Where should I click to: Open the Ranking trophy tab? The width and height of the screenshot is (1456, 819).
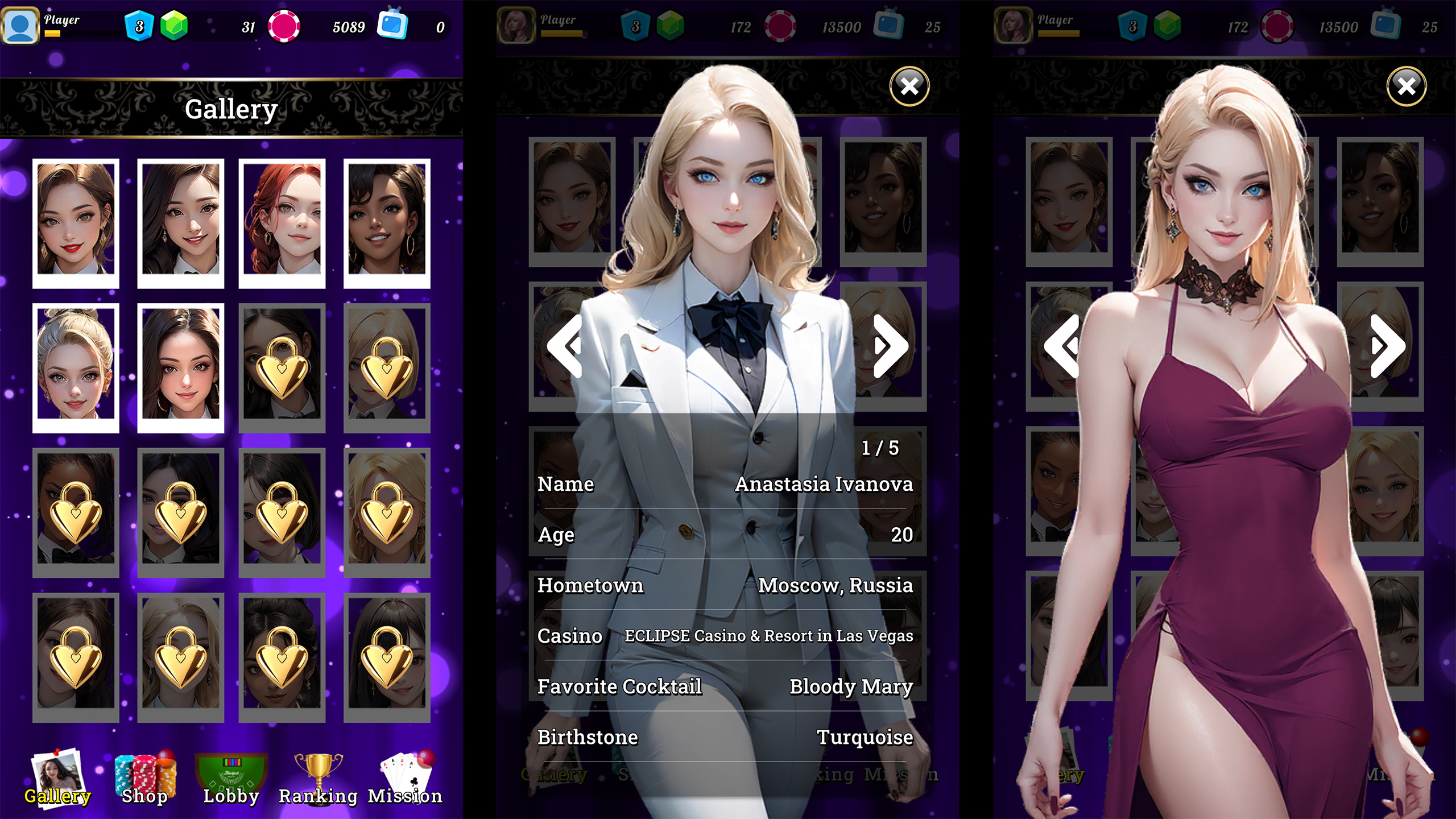coord(318,778)
